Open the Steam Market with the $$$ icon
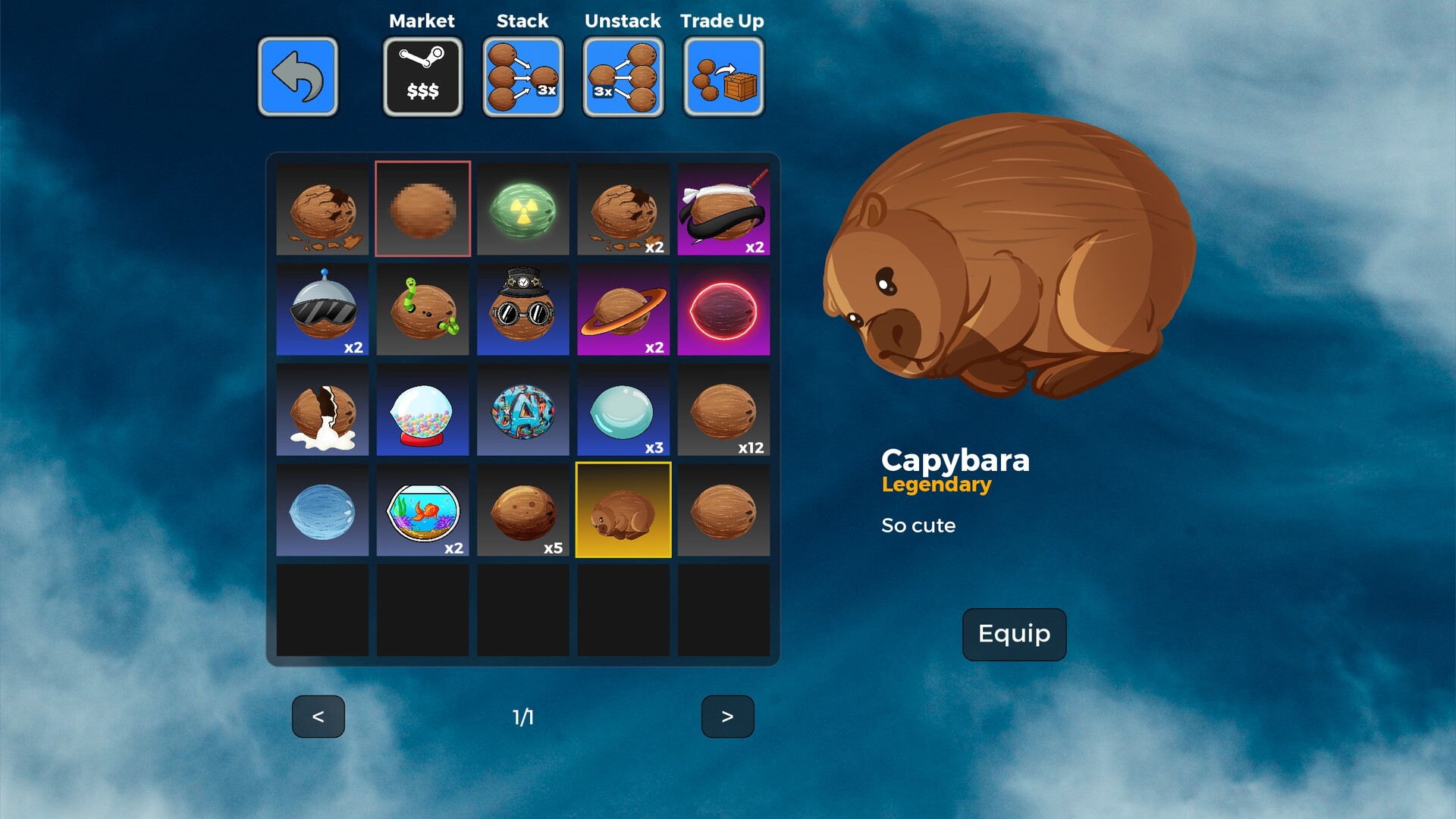This screenshot has width=1456, height=819. click(422, 77)
